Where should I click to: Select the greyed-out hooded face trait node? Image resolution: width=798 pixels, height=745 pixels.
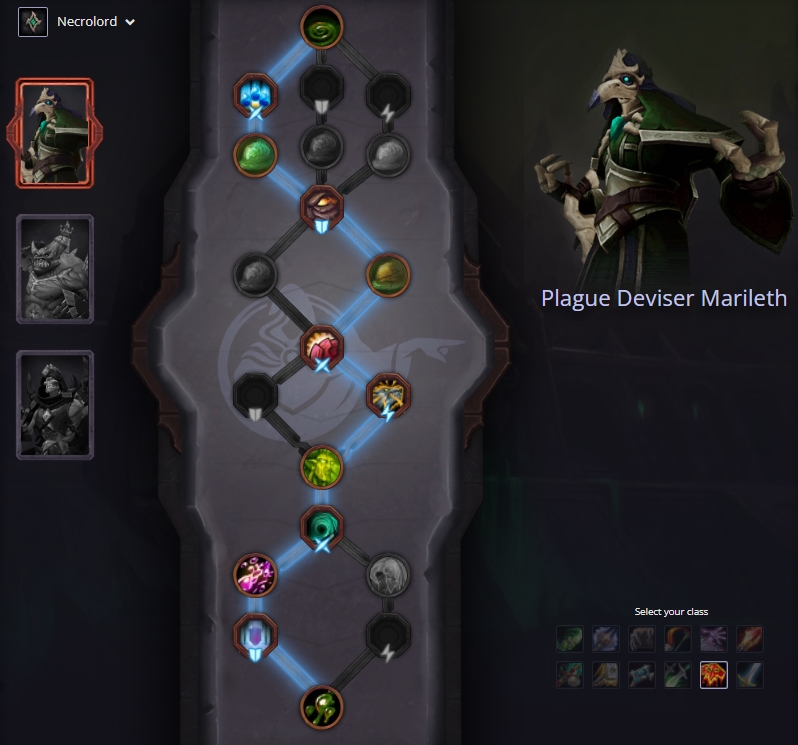[387, 574]
